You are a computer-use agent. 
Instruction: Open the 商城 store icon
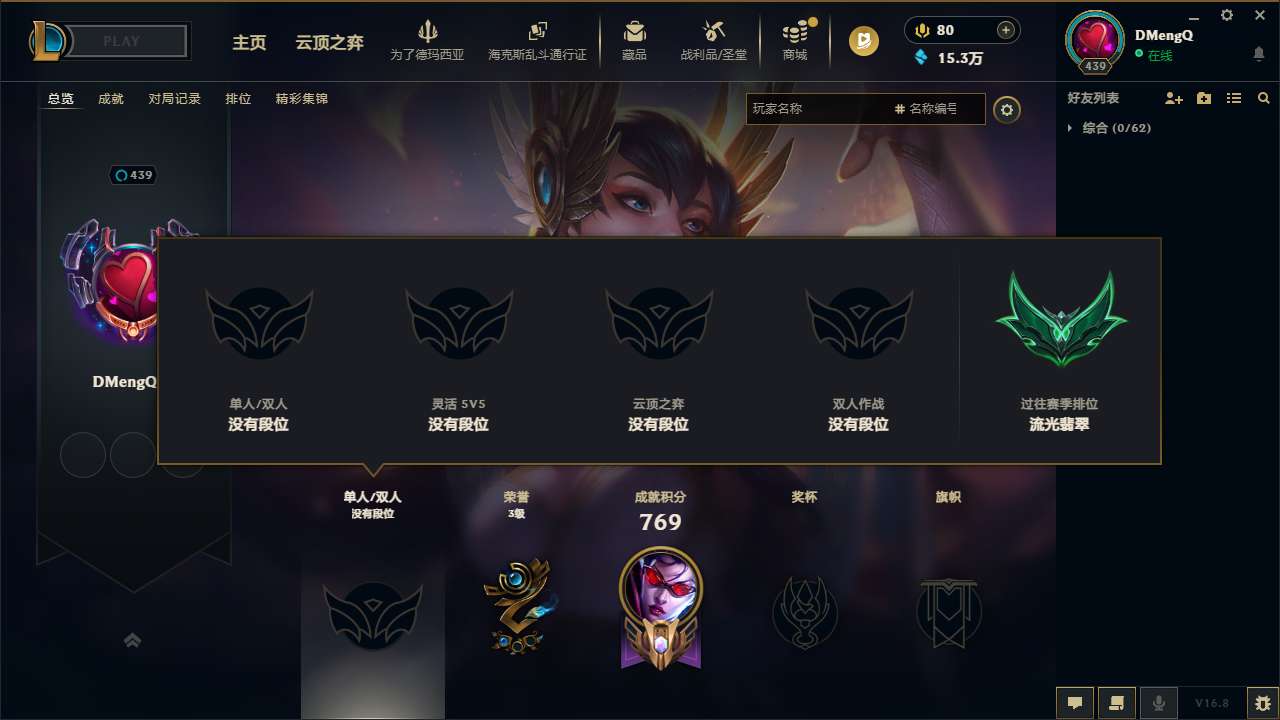pos(795,33)
